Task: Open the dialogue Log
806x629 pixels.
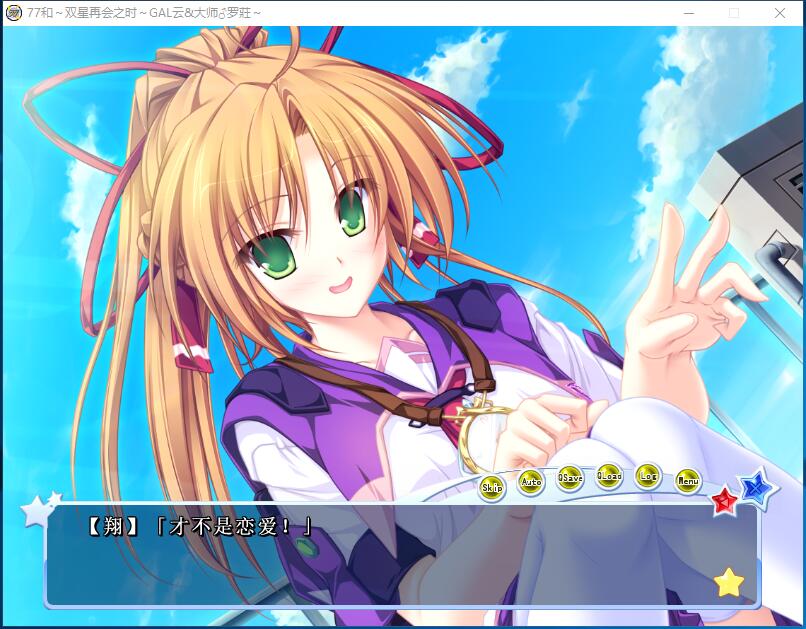Action: 648,476
